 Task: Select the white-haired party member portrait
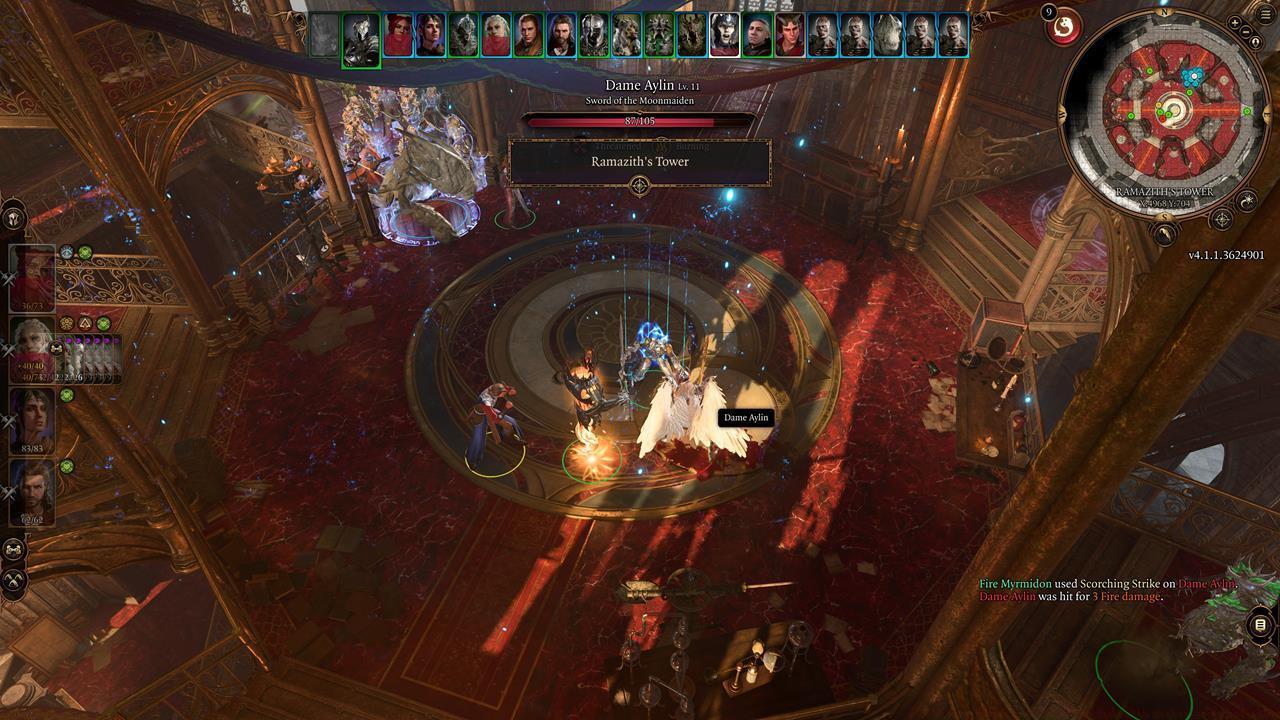32,349
